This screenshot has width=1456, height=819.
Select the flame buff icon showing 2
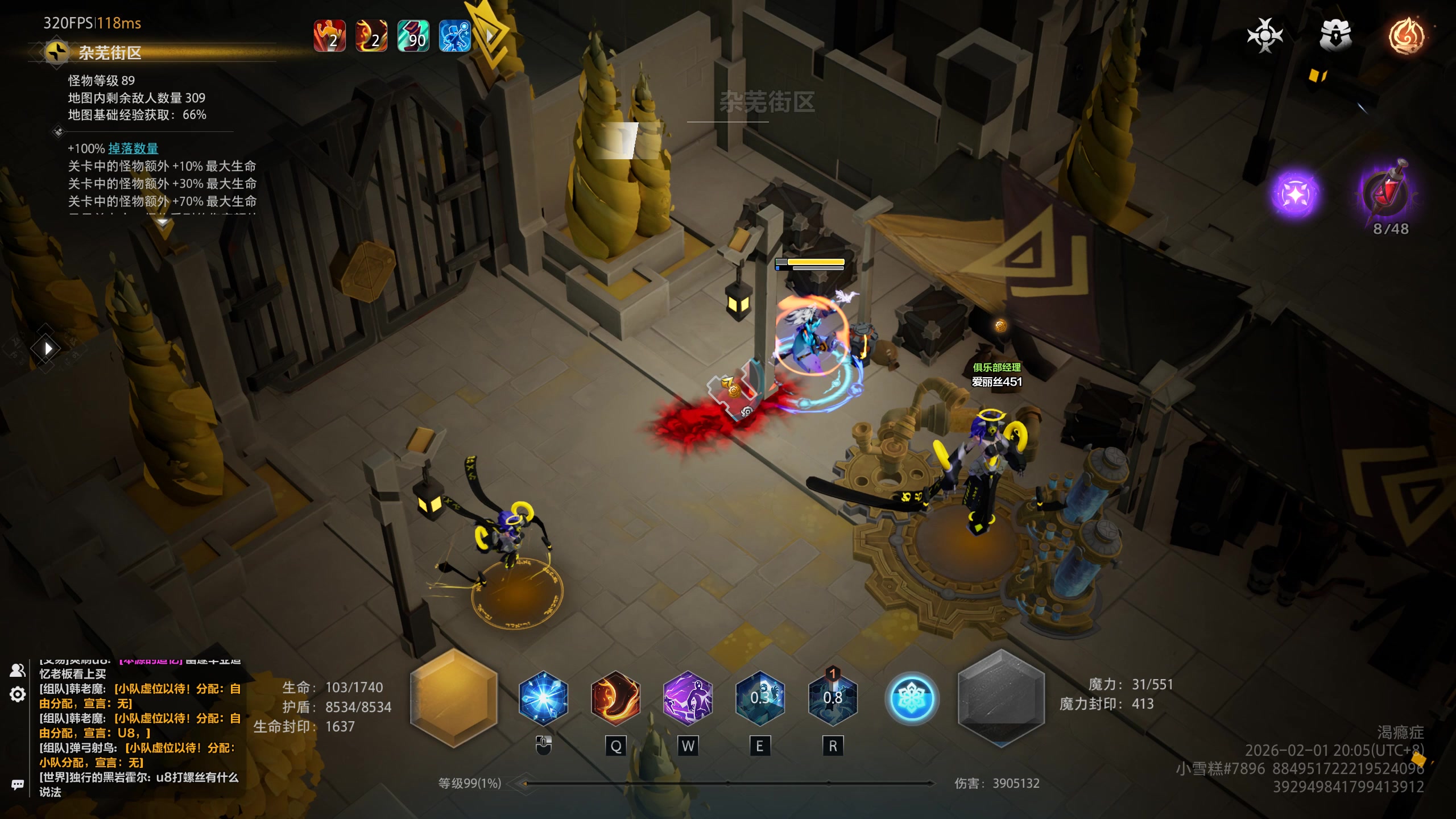(371, 36)
